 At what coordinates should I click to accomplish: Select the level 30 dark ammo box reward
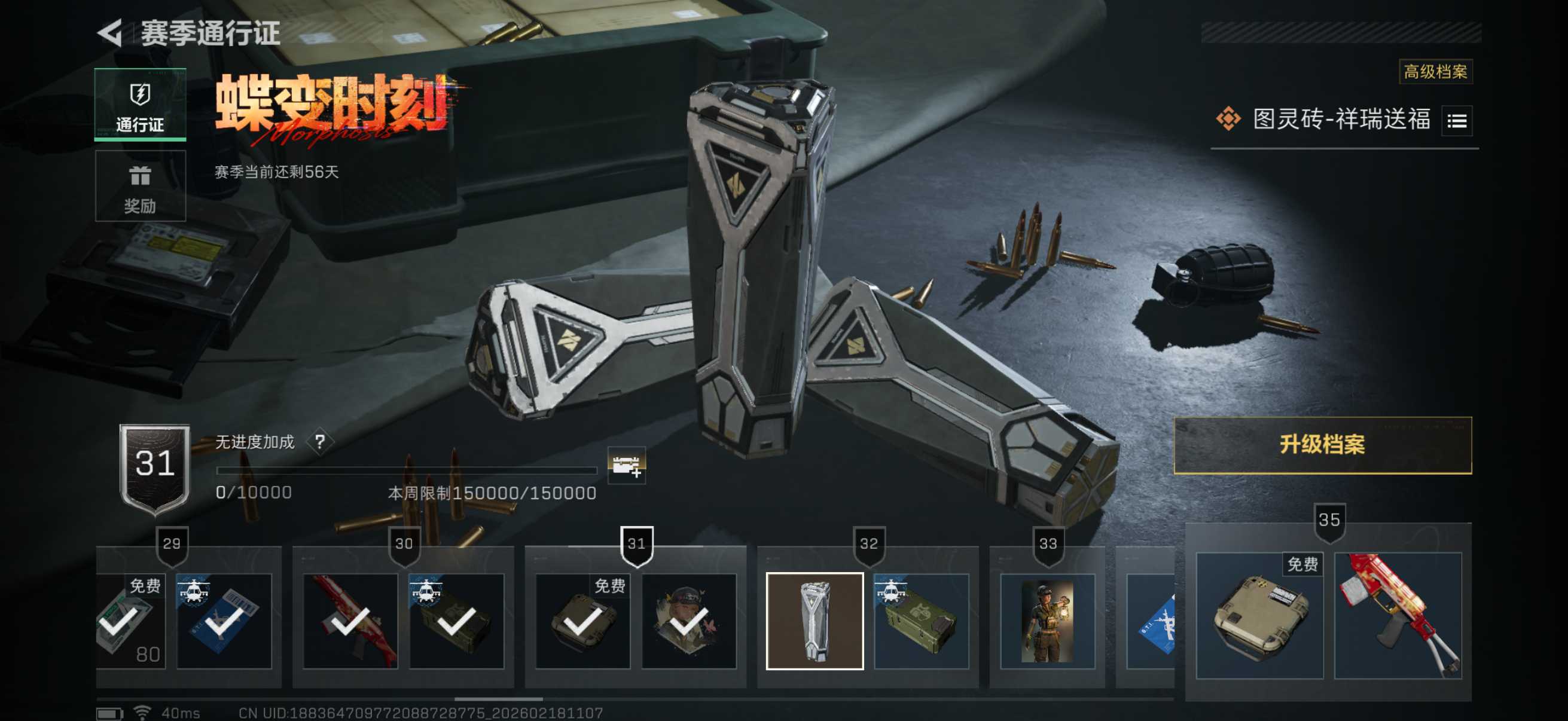[456, 621]
